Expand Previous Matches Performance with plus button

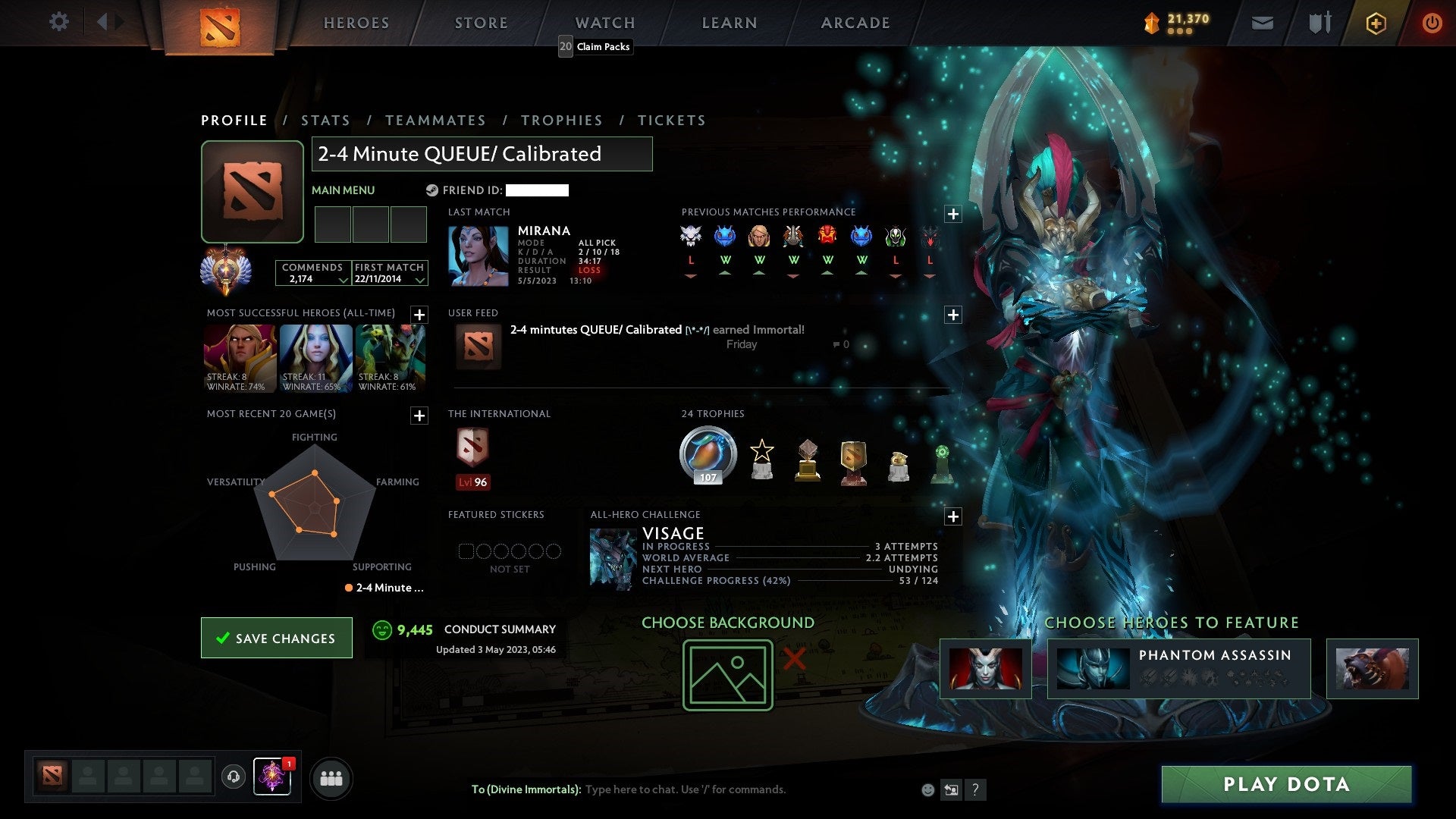(x=953, y=213)
